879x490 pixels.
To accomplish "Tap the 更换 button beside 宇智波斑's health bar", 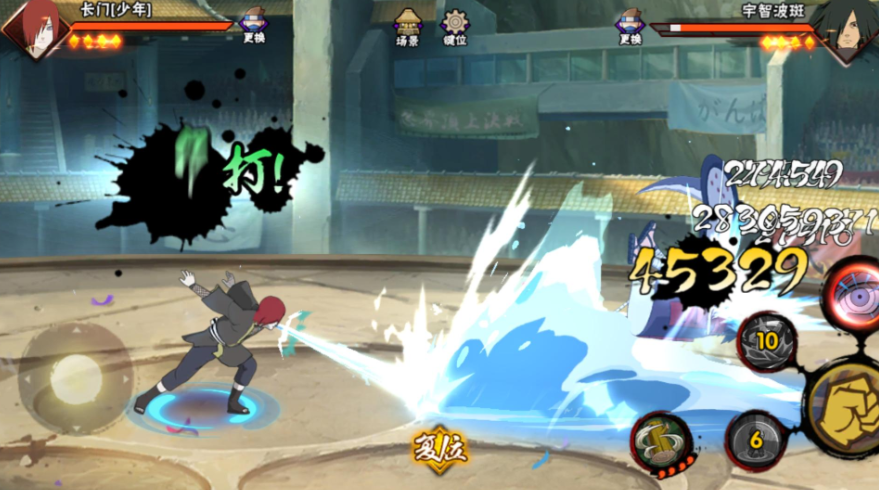I will click(630, 26).
